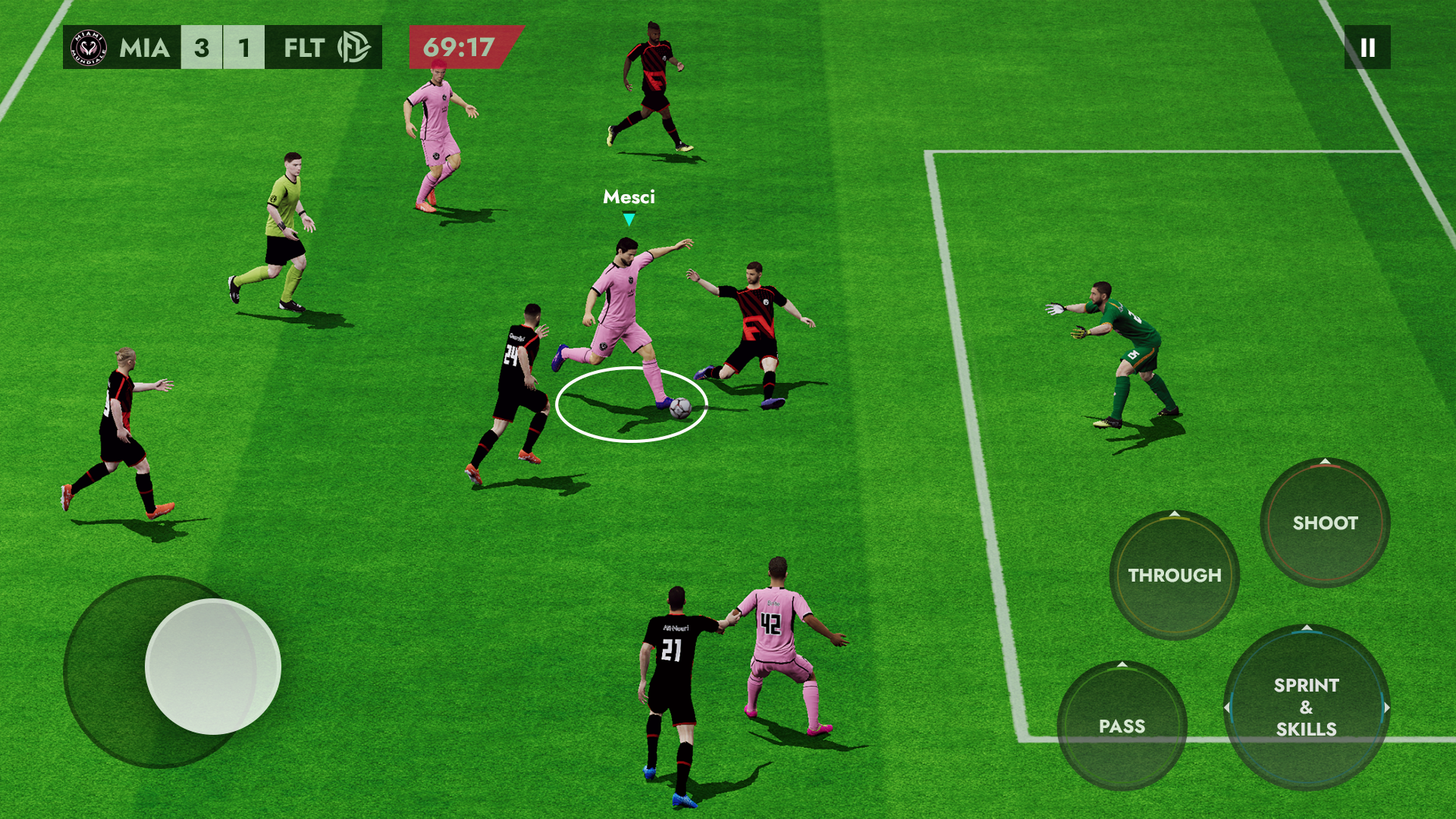The image size is (1456, 819).
Task: Click the Miami Mundial club crest
Action: pyautogui.click(x=89, y=47)
